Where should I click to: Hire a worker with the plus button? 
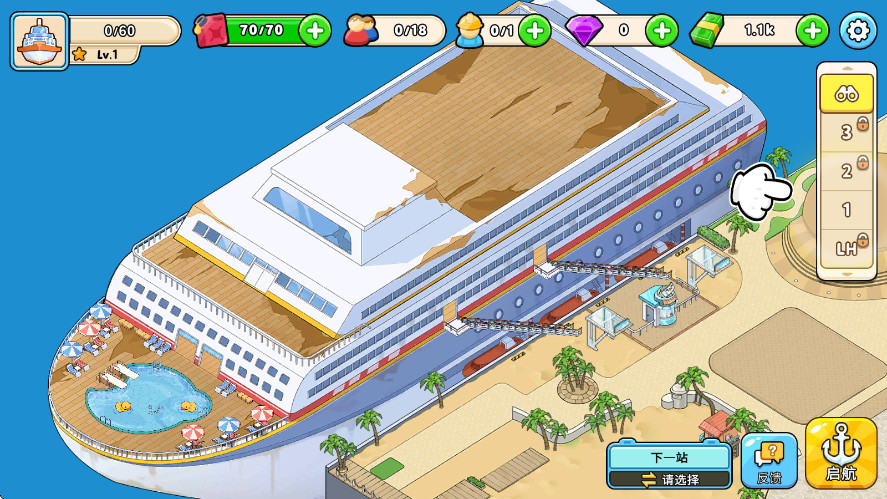[x=534, y=31]
